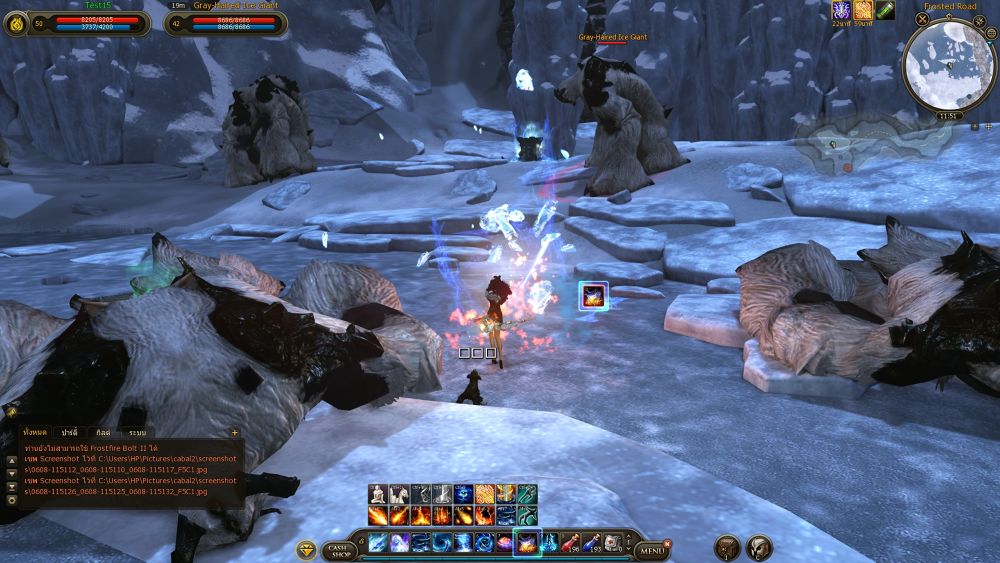Switch to the ระบบ chat tab
The height and width of the screenshot is (563, 1000).
coord(136,432)
